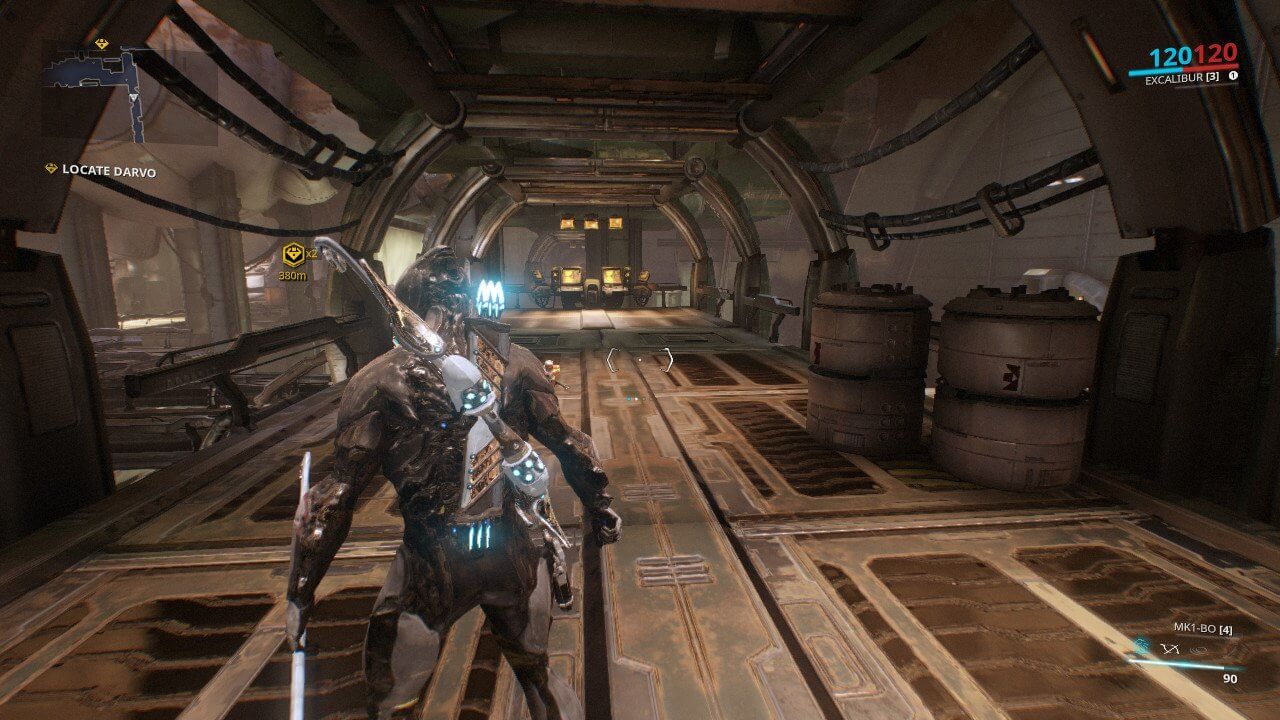Click the player arrow marker on the minimap
Image resolution: width=1280 pixels, height=720 pixels.
click(134, 98)
